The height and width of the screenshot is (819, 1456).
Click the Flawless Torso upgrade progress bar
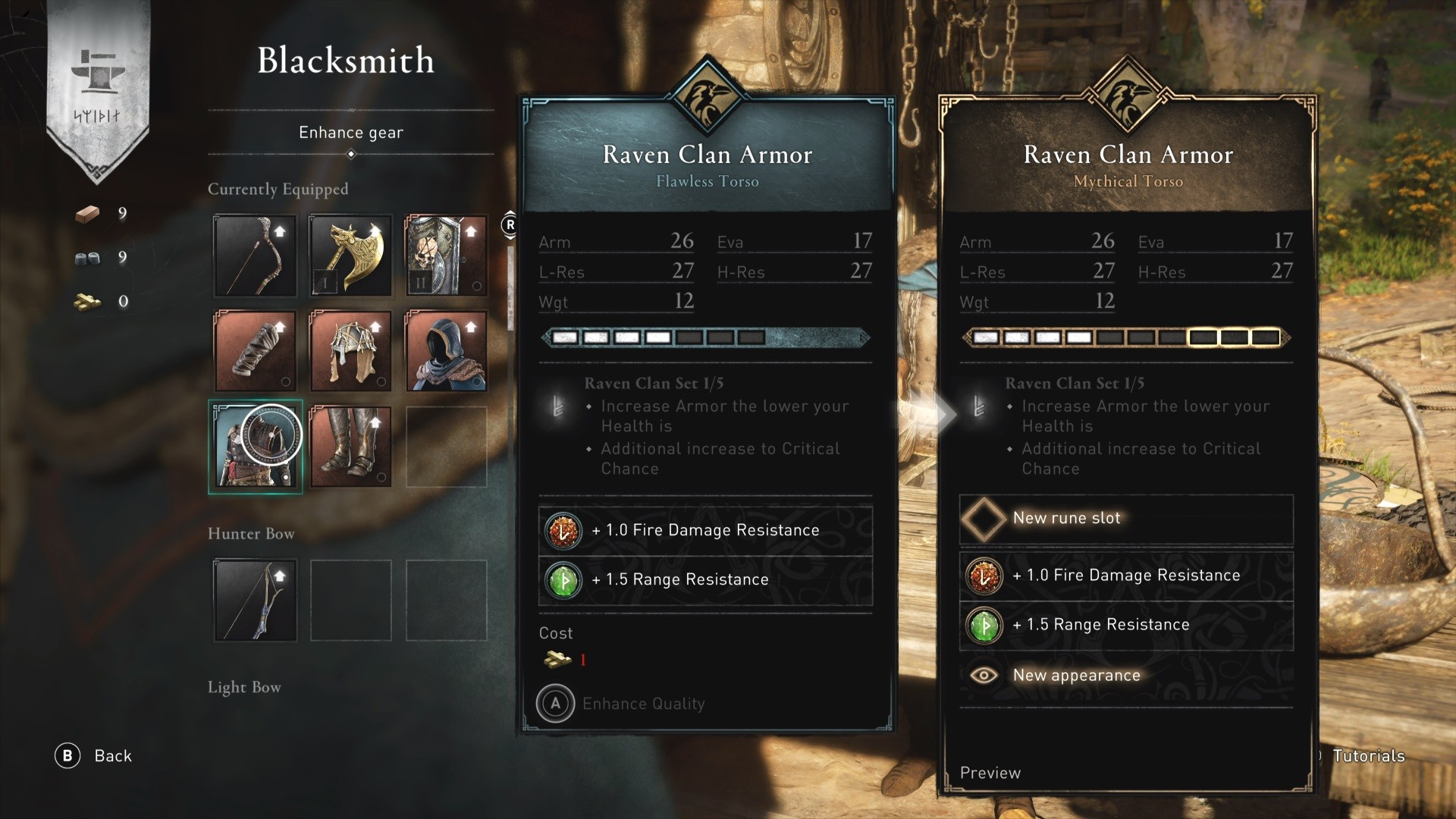point(705,338)
